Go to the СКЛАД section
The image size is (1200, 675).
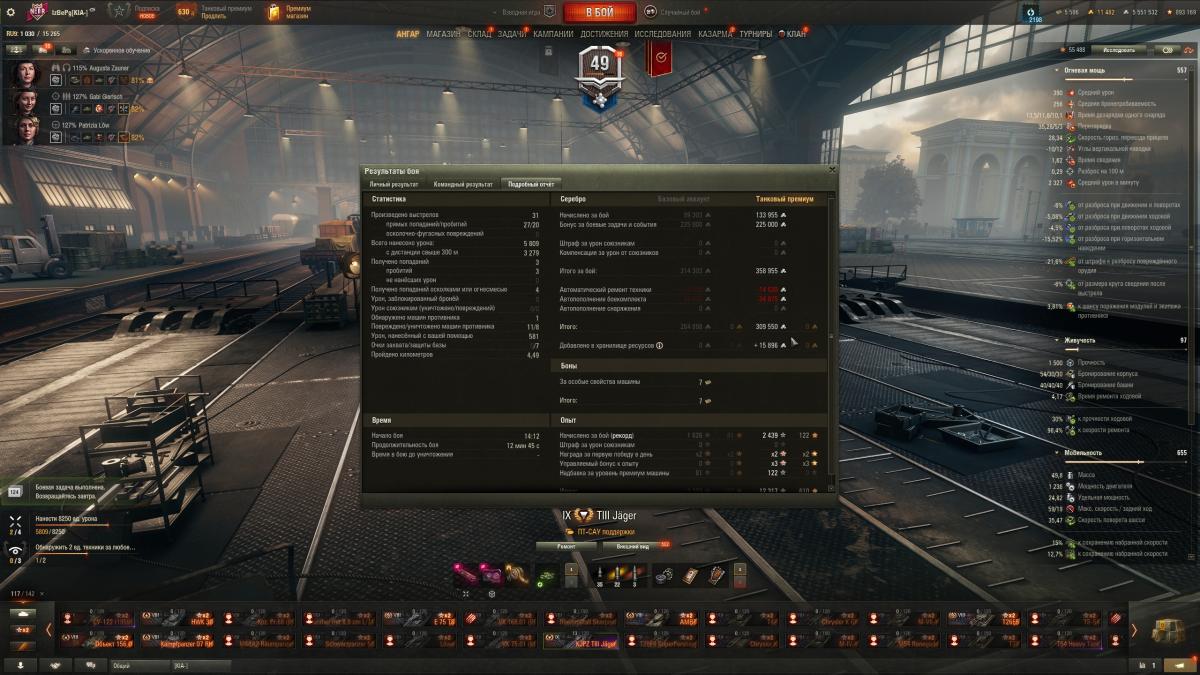[480, 34]
